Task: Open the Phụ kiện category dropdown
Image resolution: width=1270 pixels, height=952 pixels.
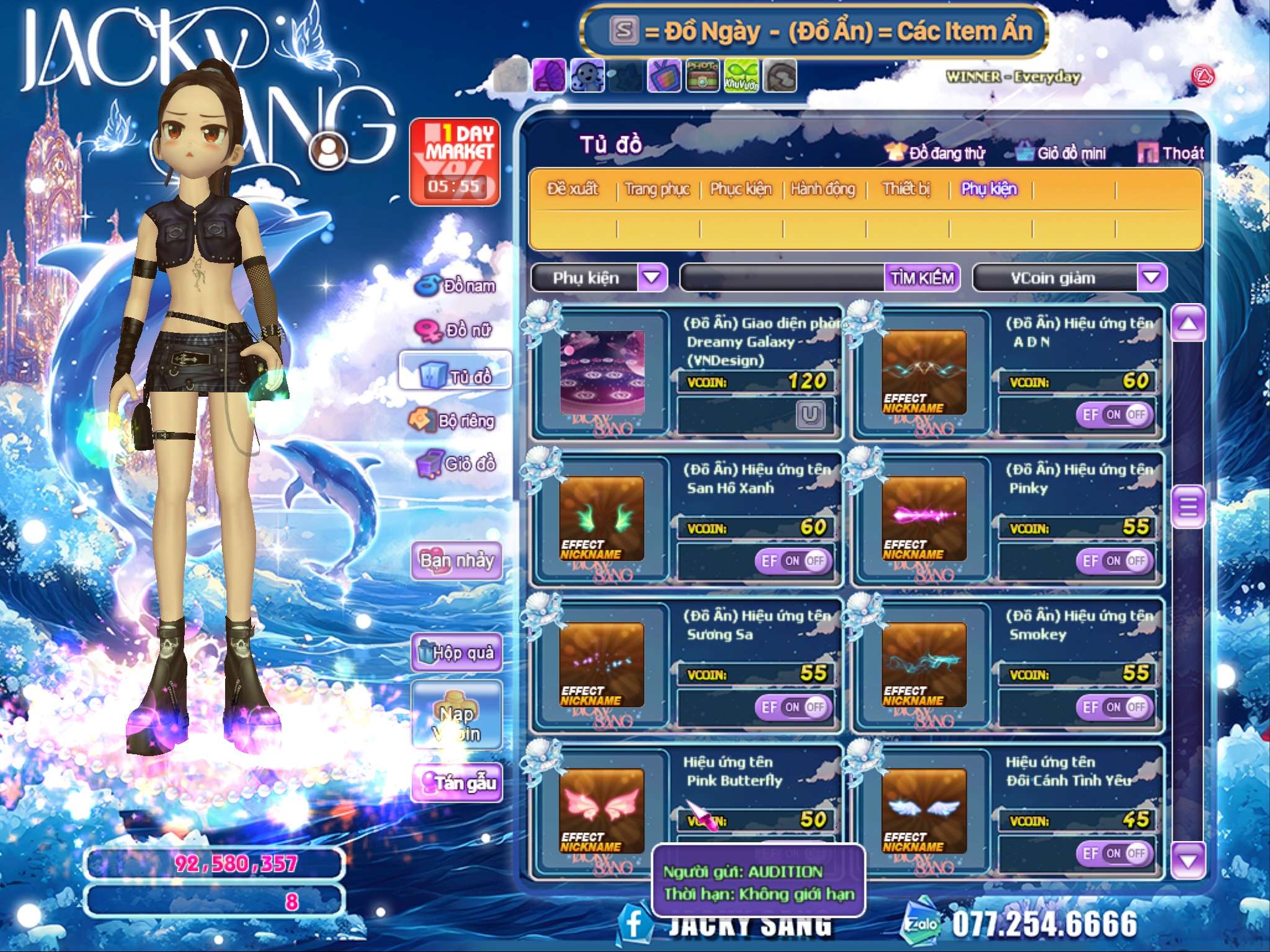Action: [x=652, y=277]
